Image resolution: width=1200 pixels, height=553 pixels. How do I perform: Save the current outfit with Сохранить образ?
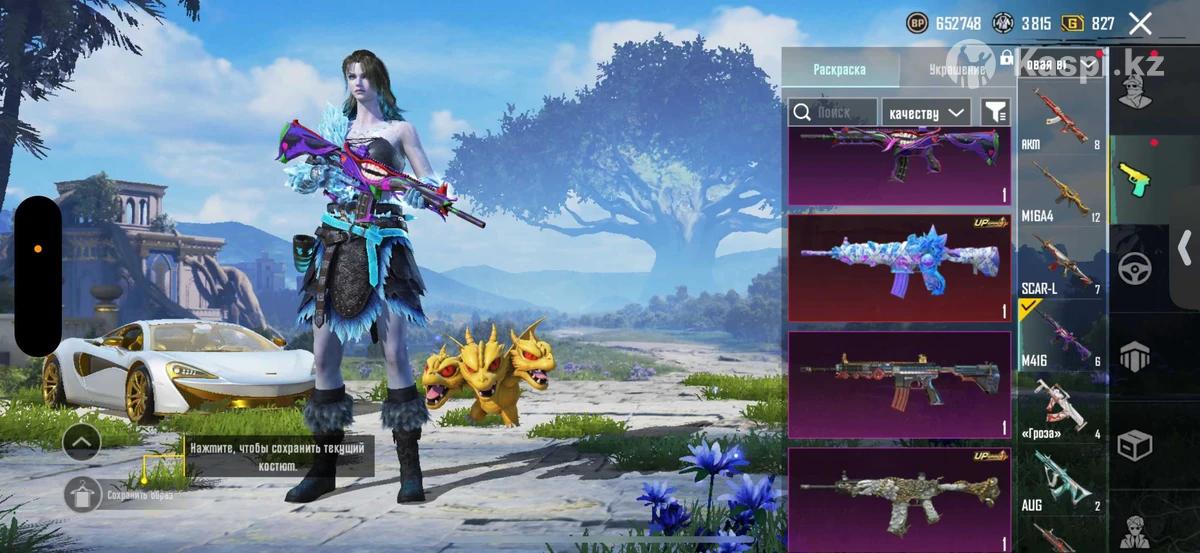coord(82,494)
